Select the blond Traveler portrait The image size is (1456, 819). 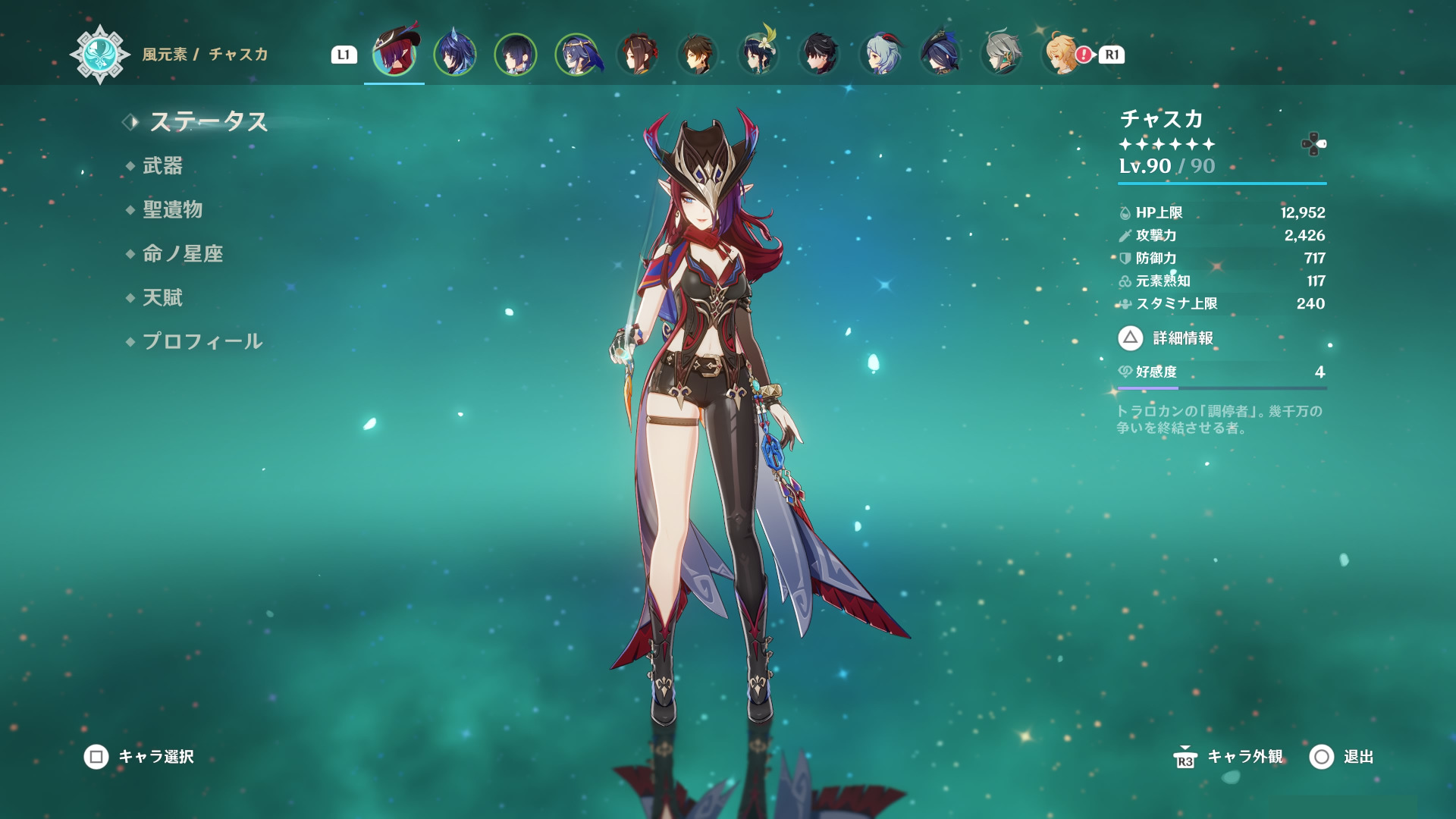coord(1060,54)
